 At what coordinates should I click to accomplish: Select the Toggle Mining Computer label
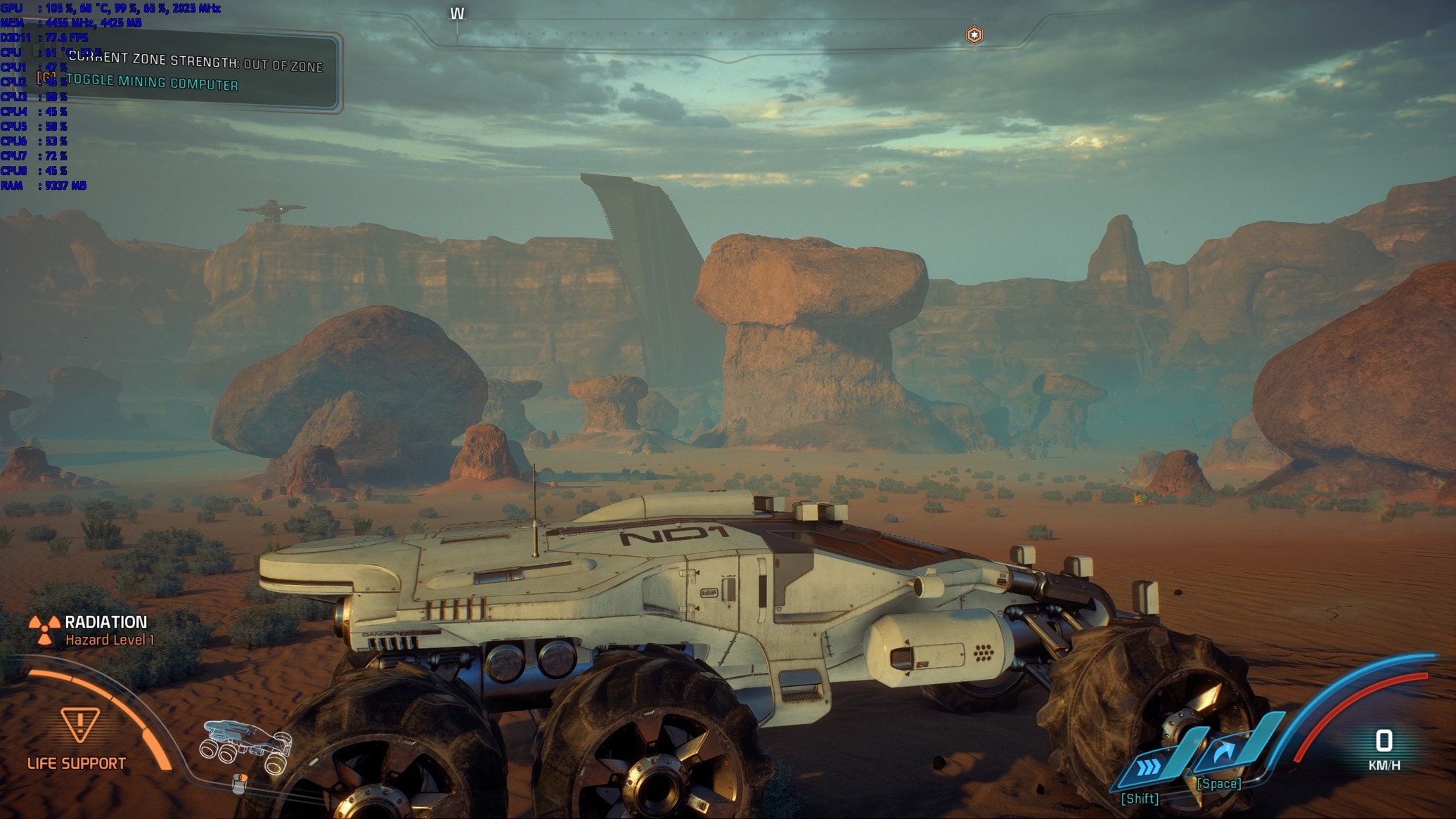pos(152,82)
